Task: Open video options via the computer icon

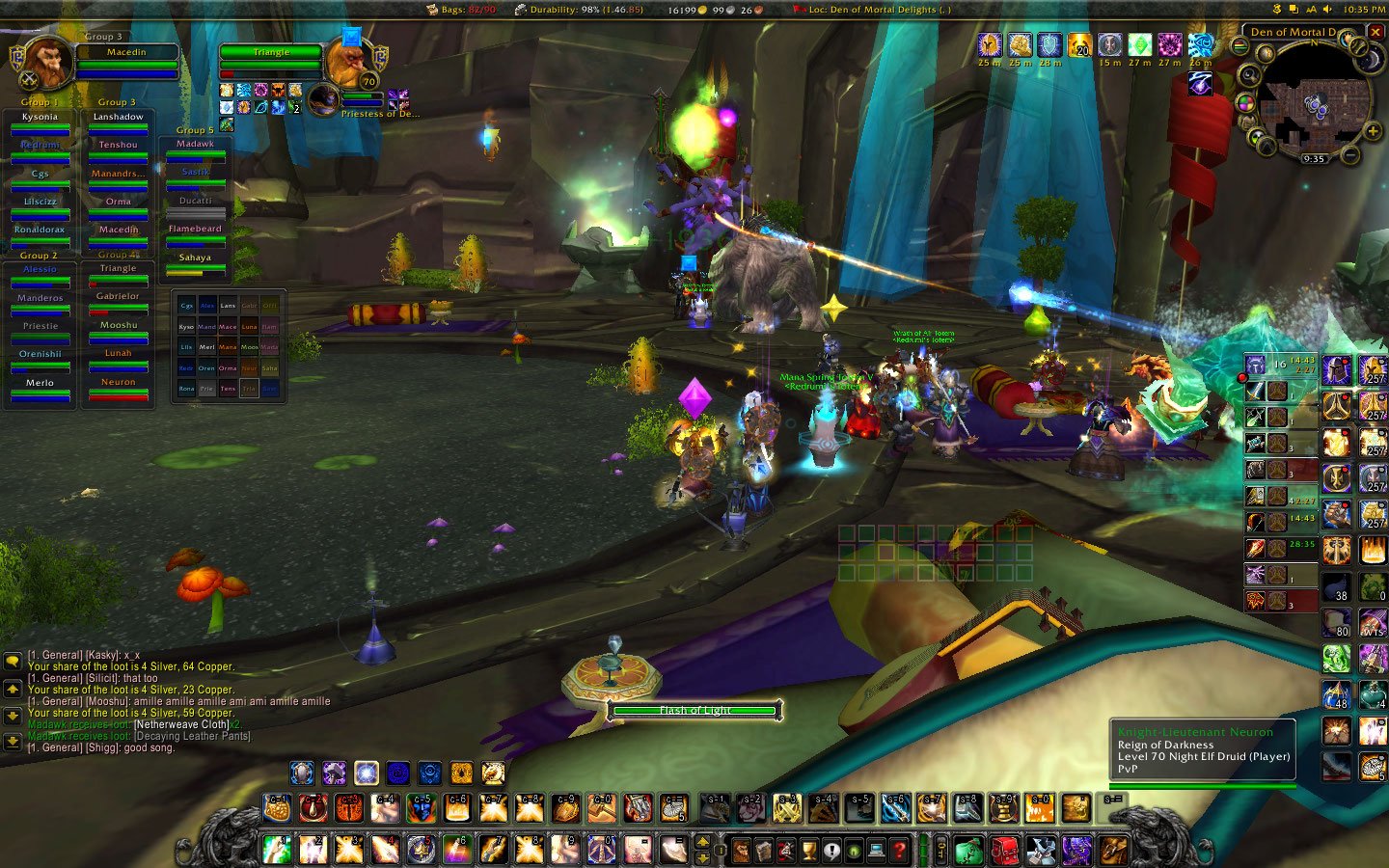Action: (x=876, y=851)
